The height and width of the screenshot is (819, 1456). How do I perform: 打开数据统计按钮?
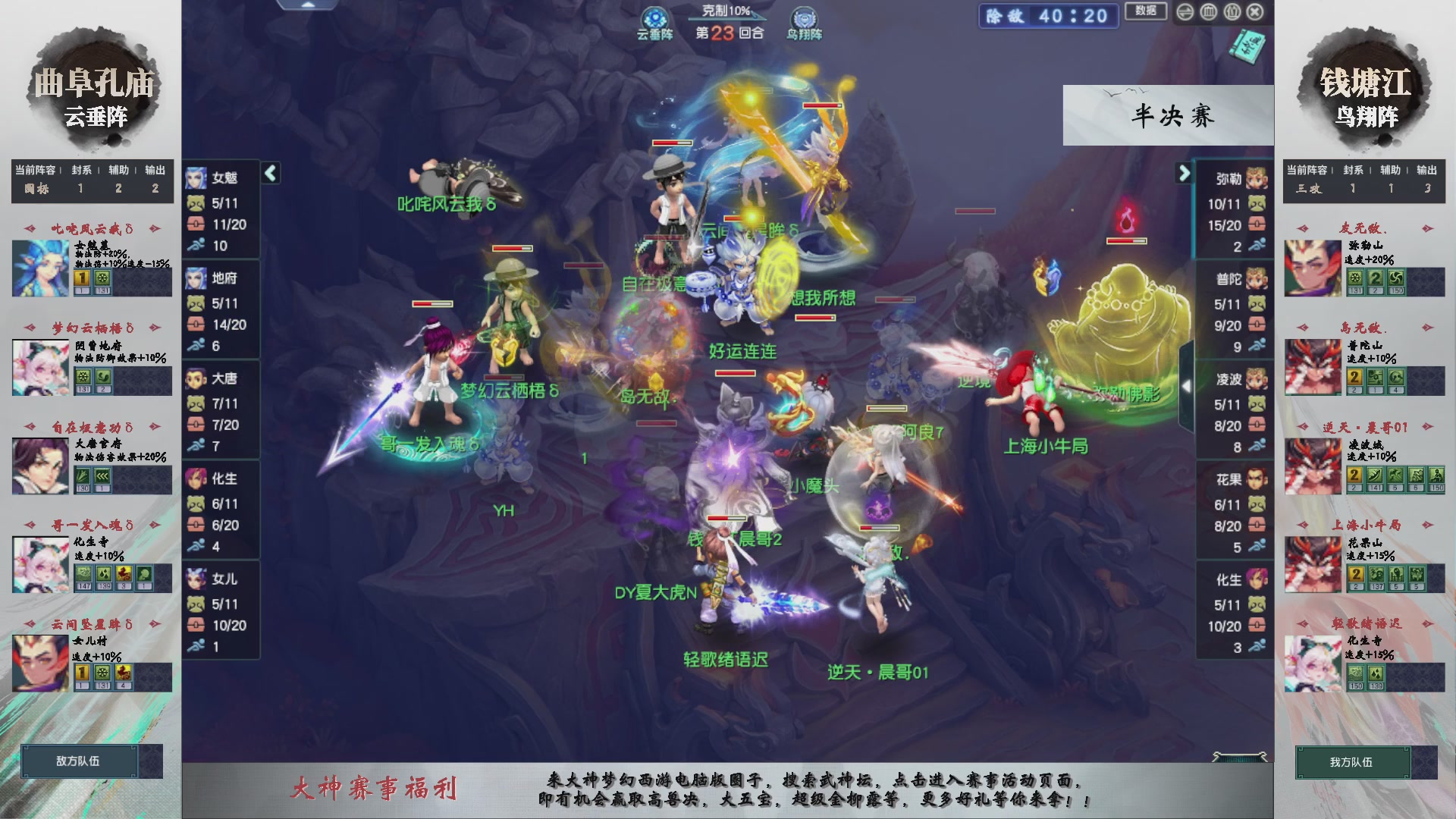1145,11
